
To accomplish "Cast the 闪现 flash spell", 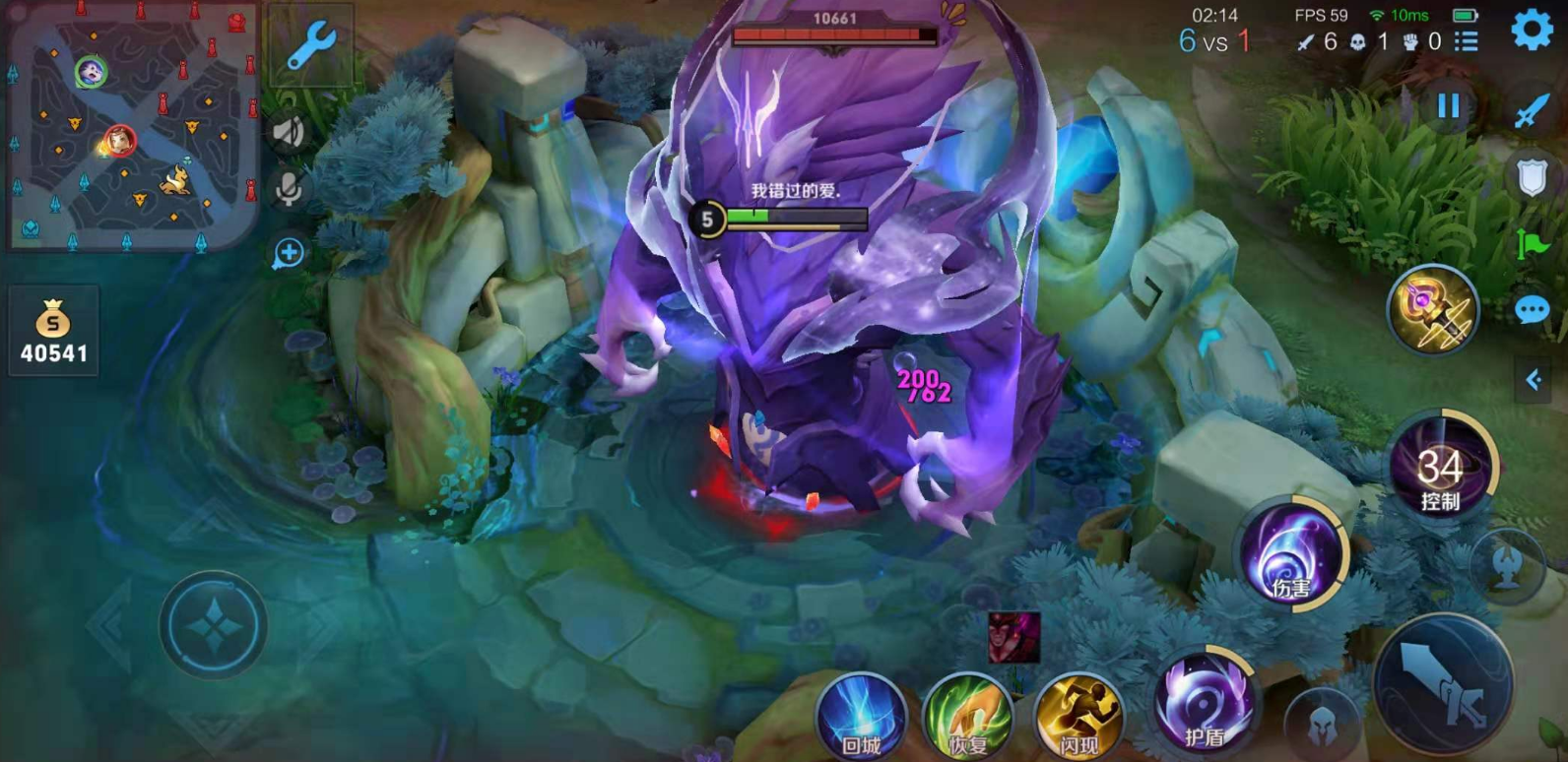I will pyautogui.click(x=1078, y=717).
